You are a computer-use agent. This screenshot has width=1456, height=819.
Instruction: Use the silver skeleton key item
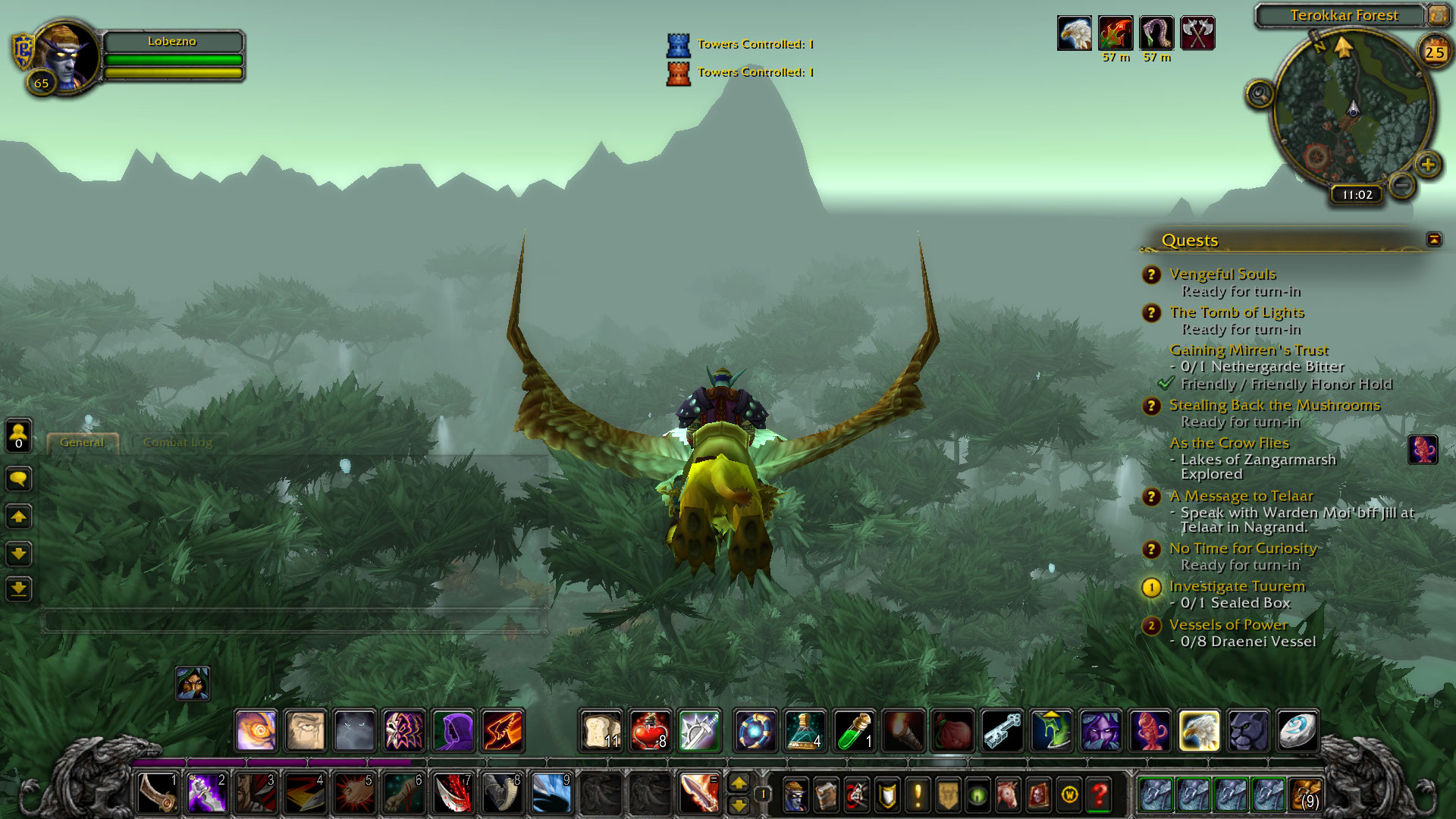(1002, 730)
